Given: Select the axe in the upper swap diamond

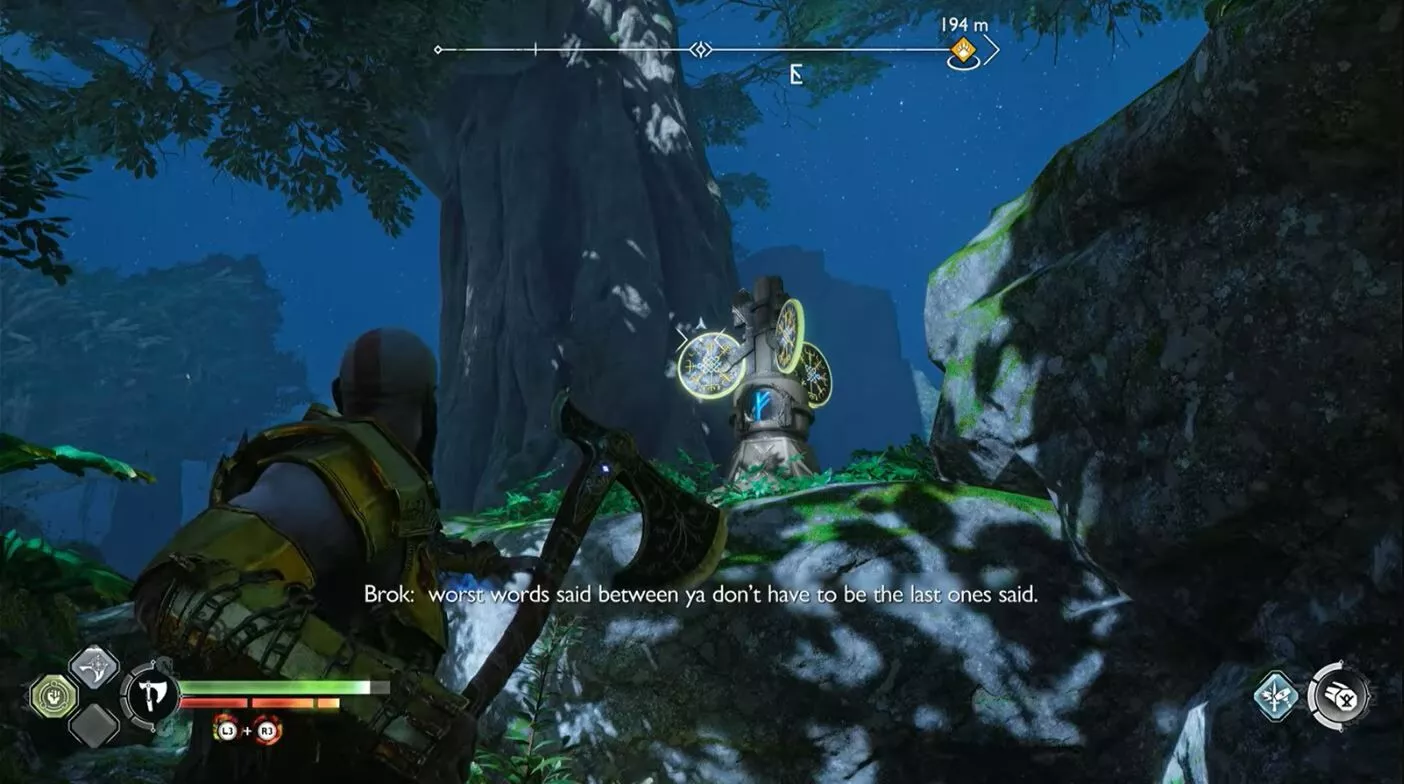Looking at the screenshot, I should [x=94, y=669].
